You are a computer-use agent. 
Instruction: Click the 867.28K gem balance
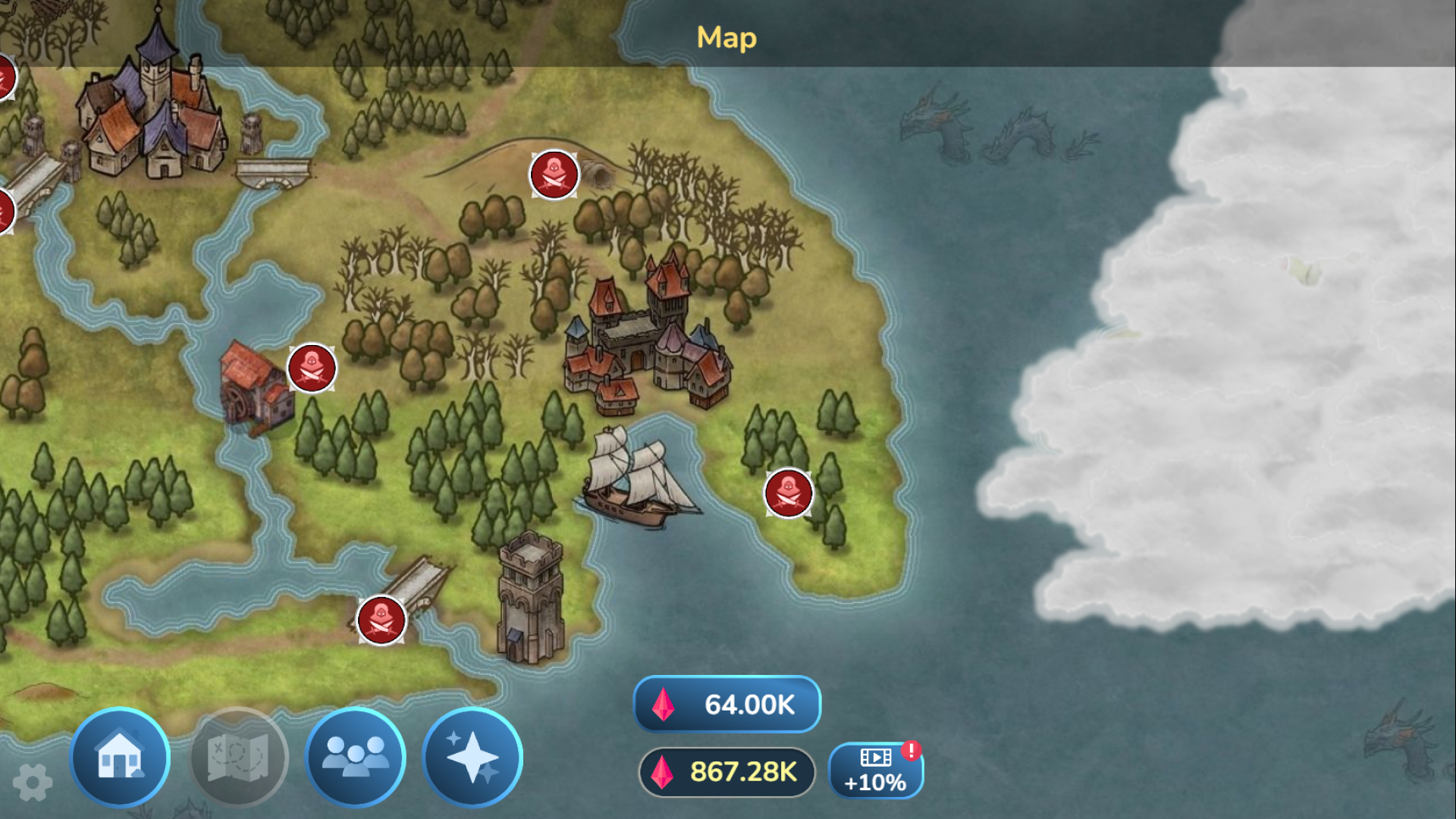[x=728, y=772]
